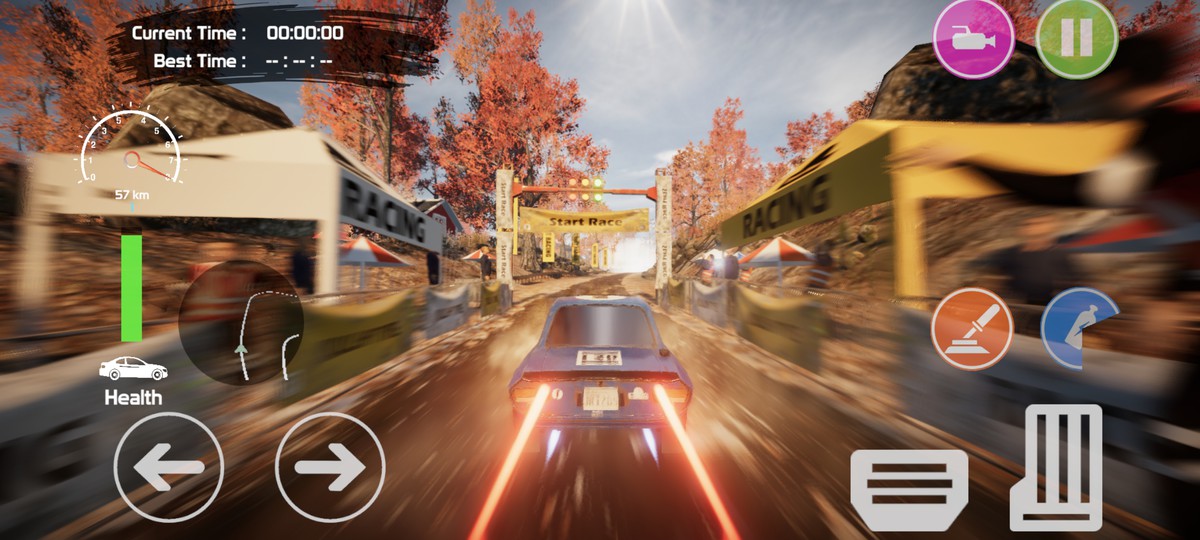Steer right with the right arrow button
The height and width of the screenshot is (540, 1200).
coord(330,467)
